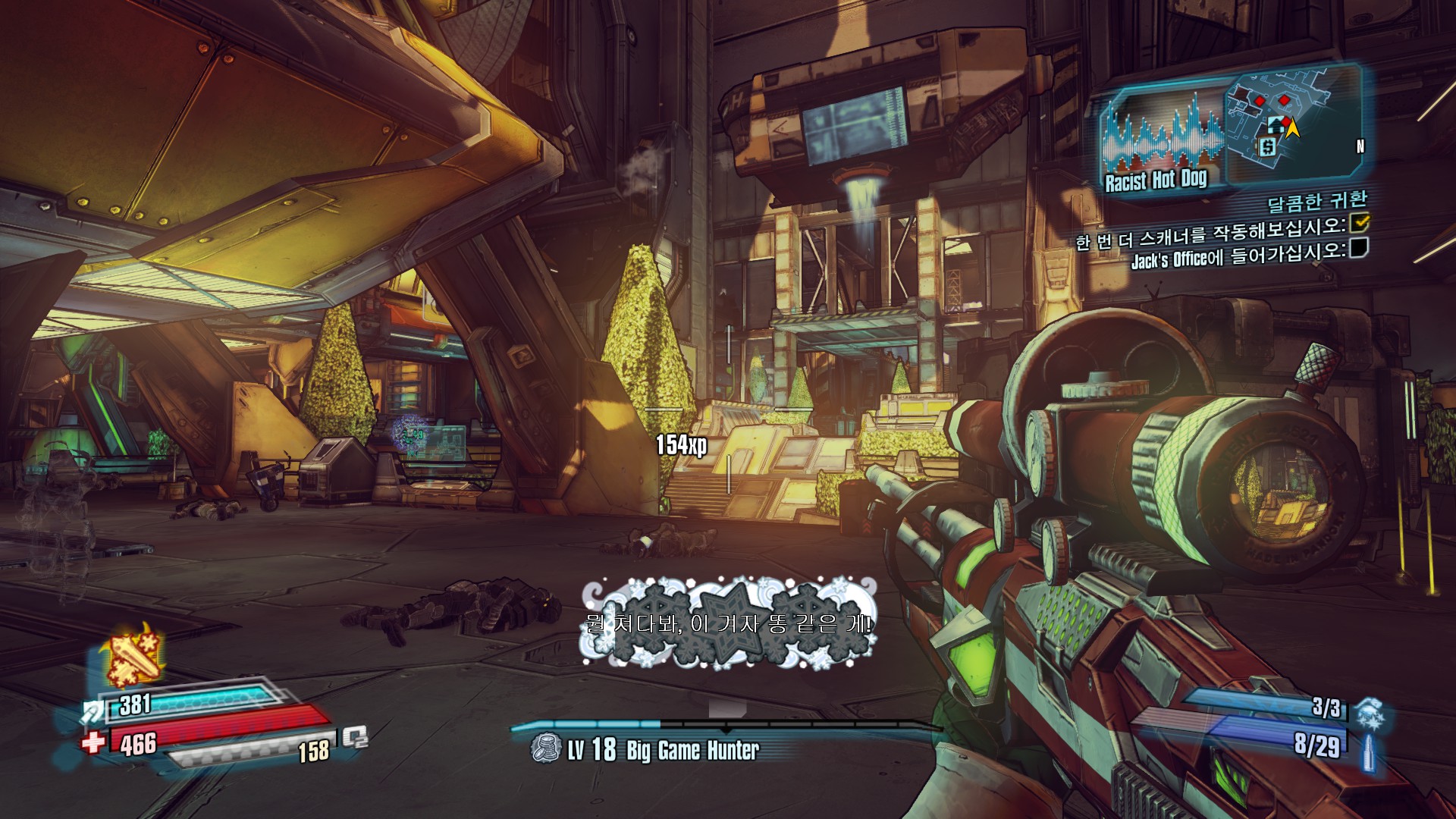The image size is (1456, 819).
Task: Click the dollar shop marker on minimap
Action: click(x=1267, y=146)
